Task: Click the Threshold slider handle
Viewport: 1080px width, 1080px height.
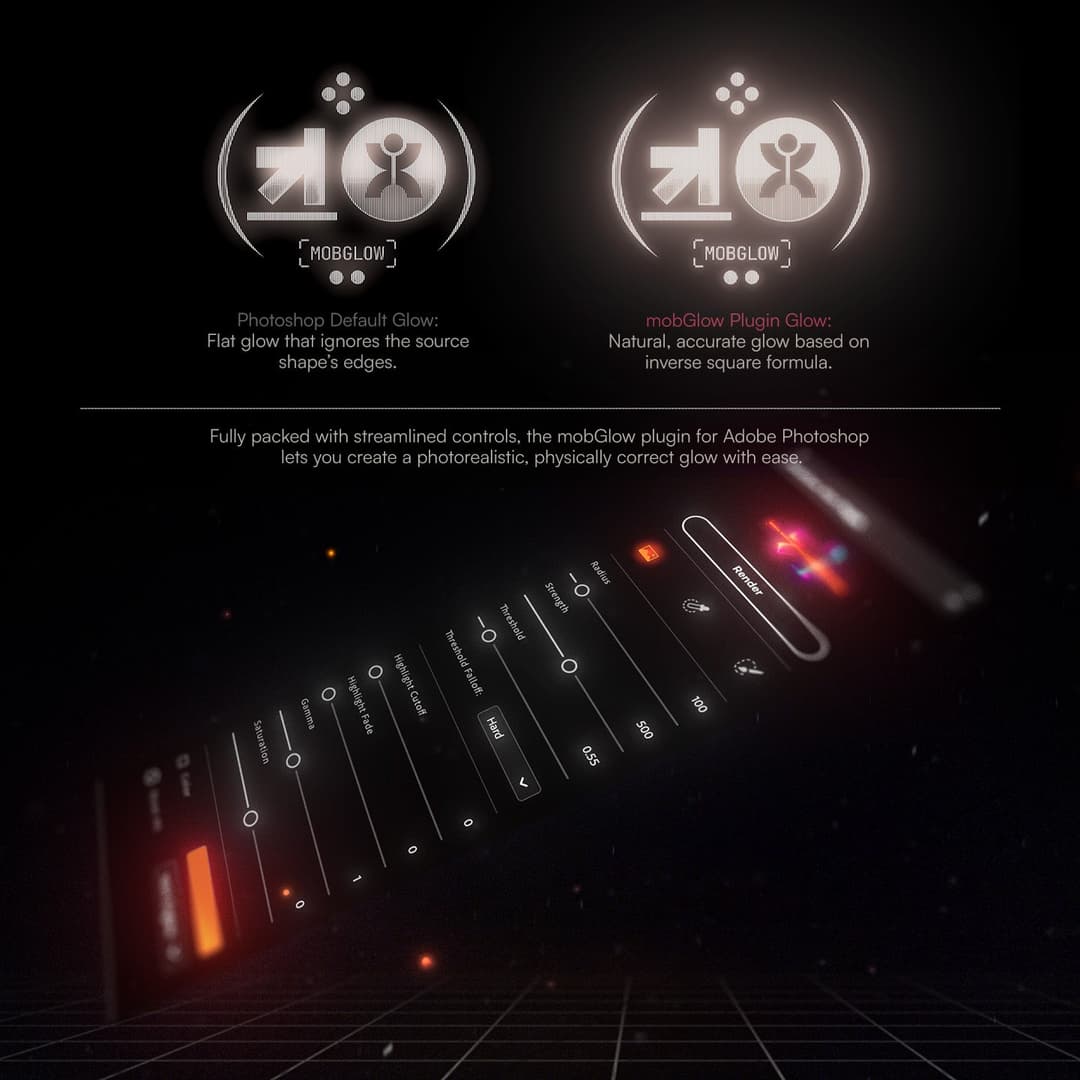Action: (488, 635)
